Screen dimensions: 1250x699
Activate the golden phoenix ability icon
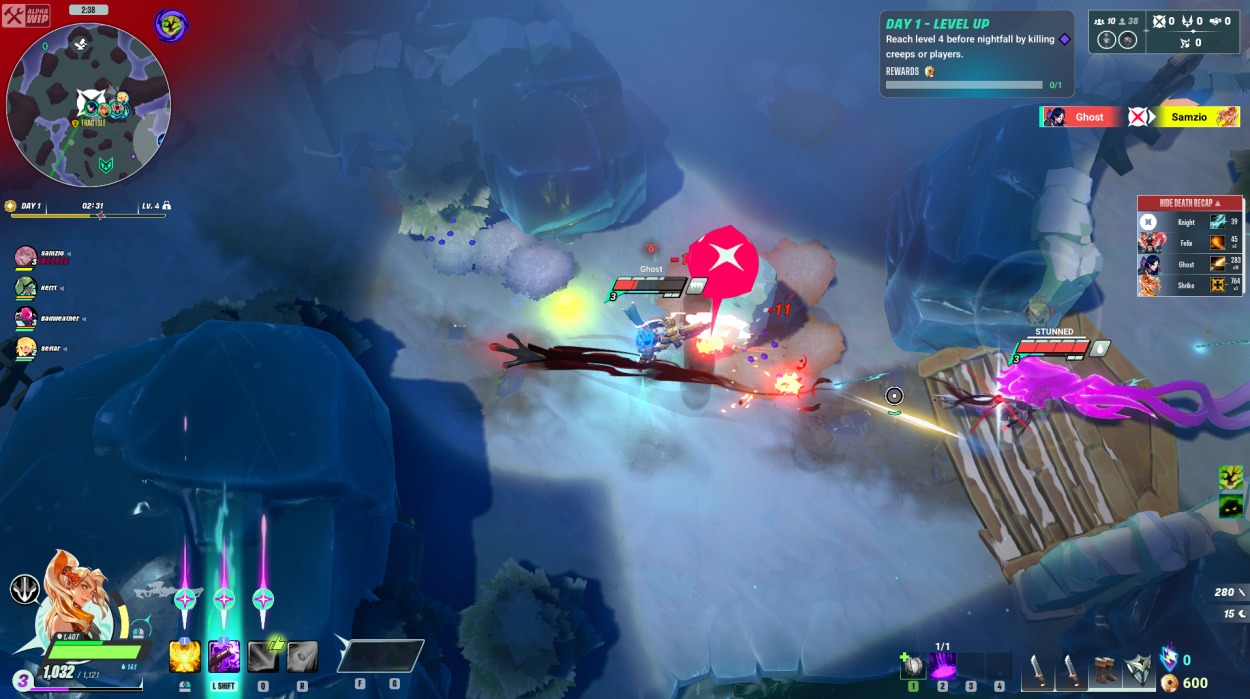[185, 657]
